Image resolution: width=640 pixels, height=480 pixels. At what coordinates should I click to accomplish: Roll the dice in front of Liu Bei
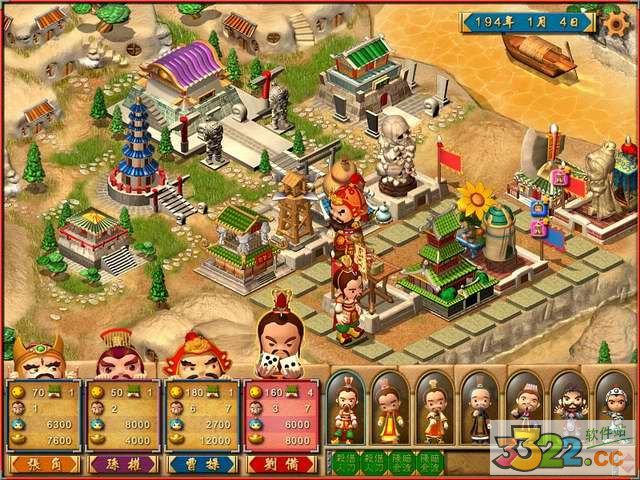point(271,366)
